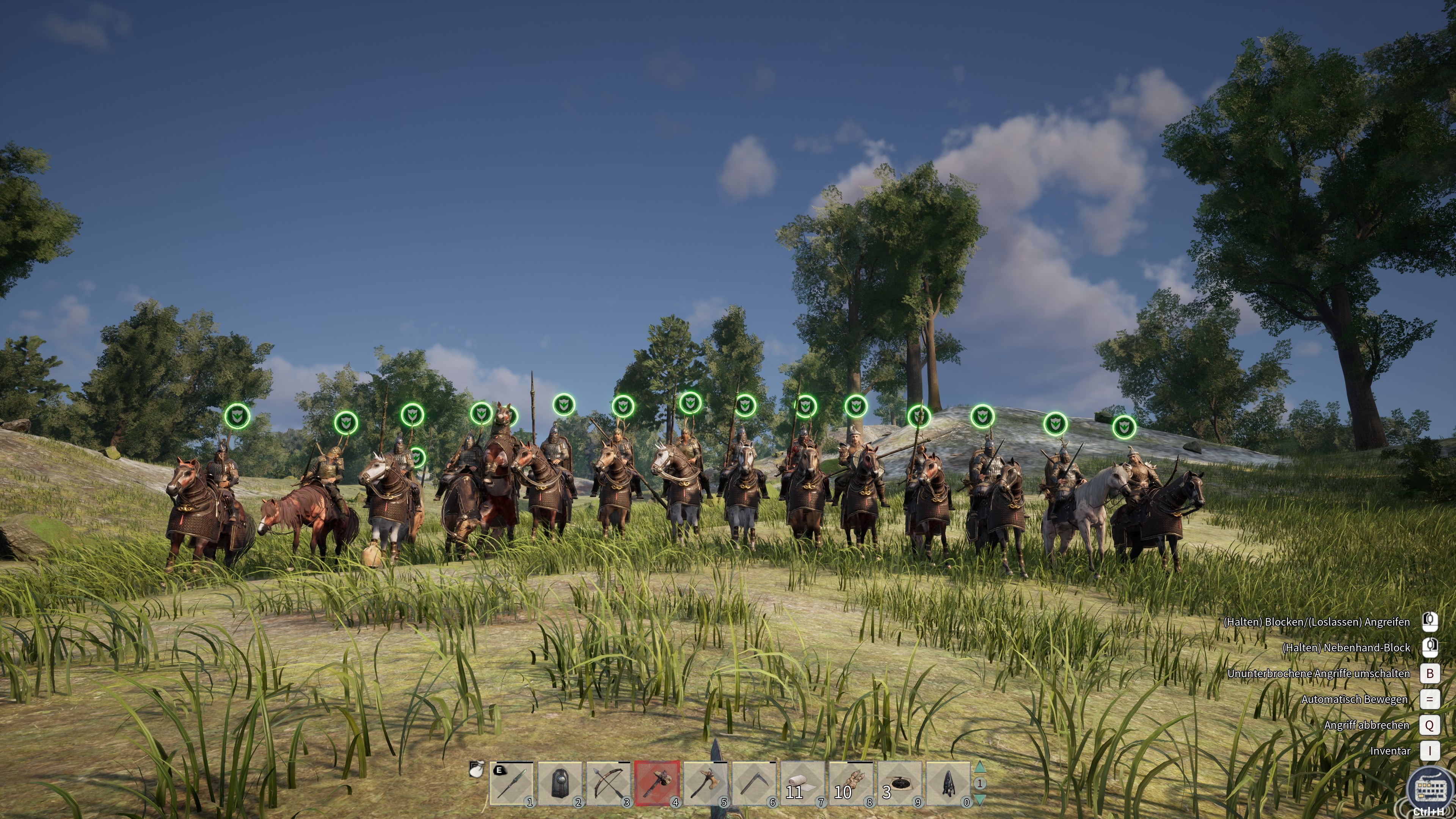1456x819 pixels.
Task: Select the sickle hotbar slot
Action: pyautogui.click(x=754, y=783)
